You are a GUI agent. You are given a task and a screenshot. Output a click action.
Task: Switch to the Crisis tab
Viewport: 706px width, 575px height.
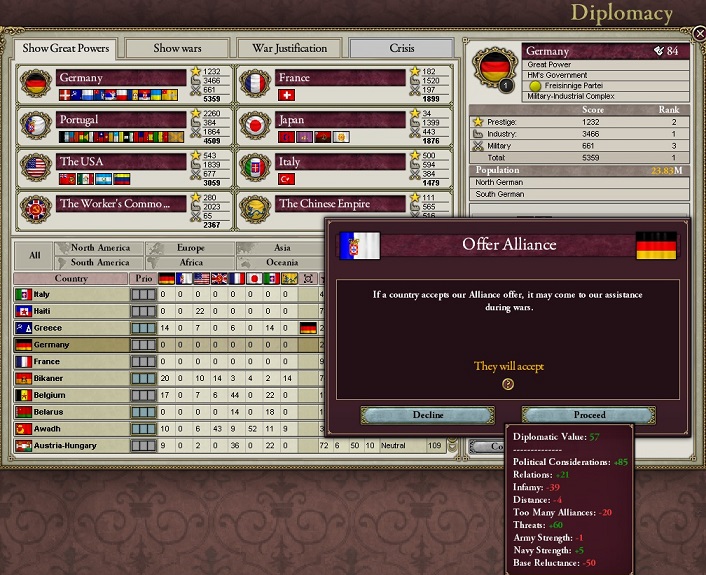point(400,48)
